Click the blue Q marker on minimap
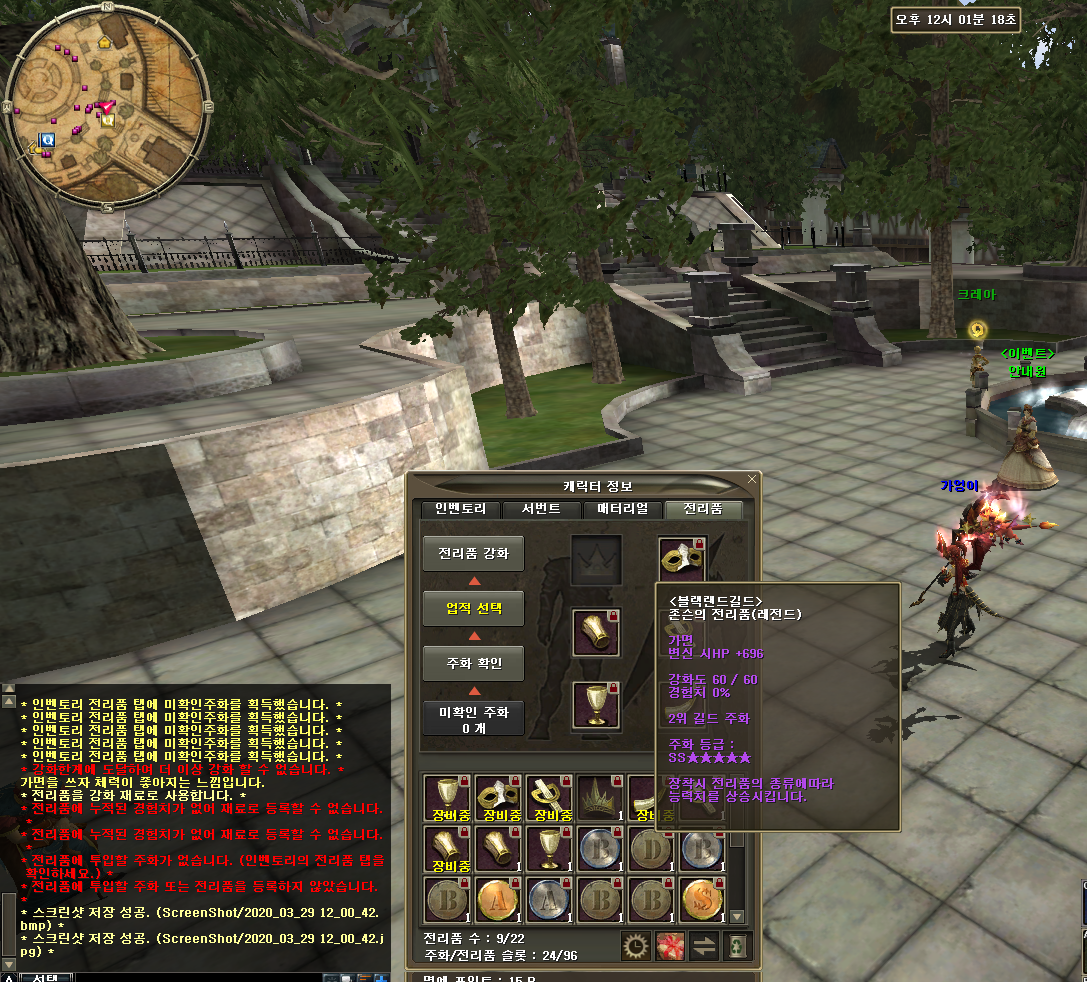 [47, 141]
